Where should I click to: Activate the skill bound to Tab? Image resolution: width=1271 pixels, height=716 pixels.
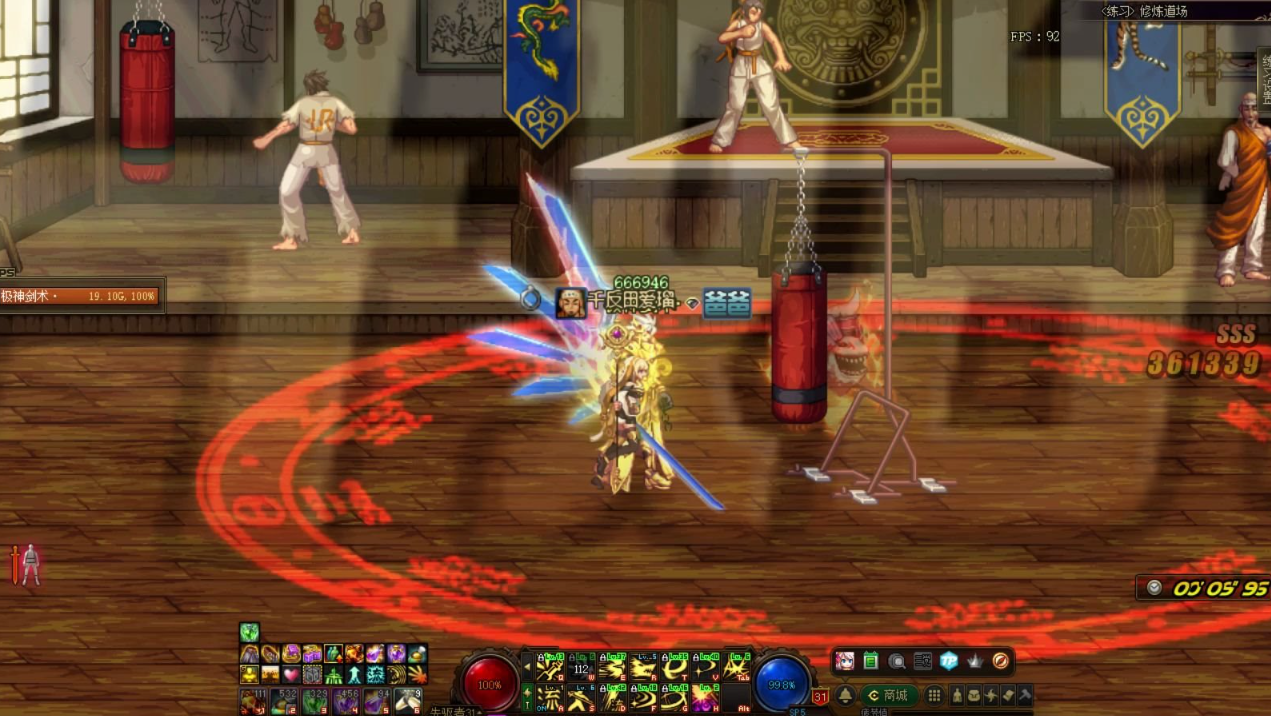(x=736, y=667)
